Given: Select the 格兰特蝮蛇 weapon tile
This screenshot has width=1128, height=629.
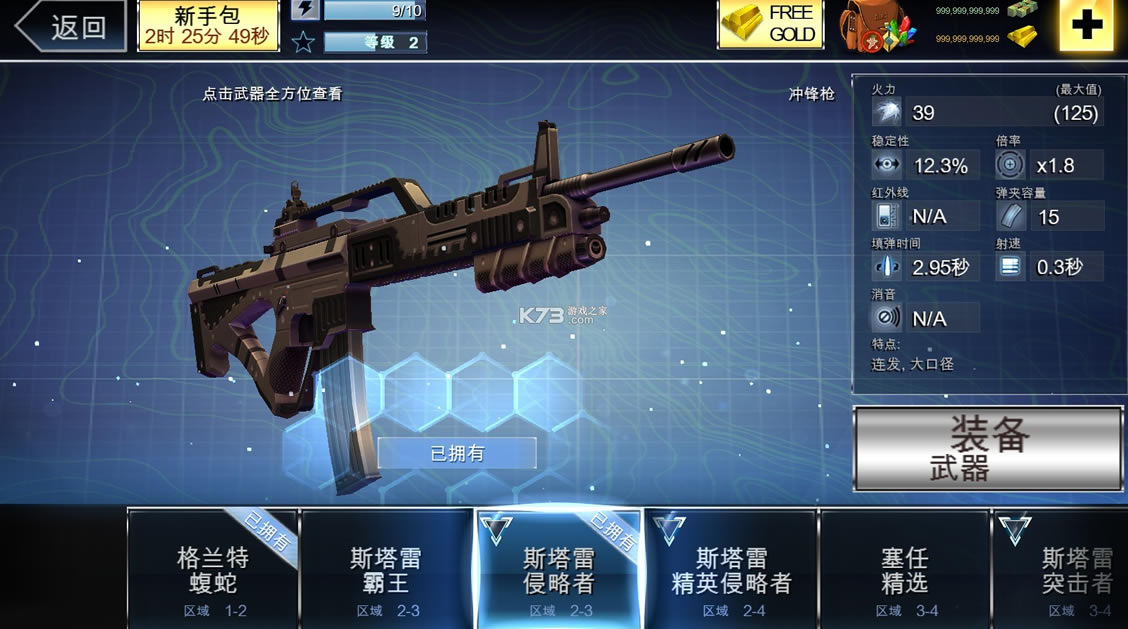Looking at the screenshot, I should click(213, 570).
